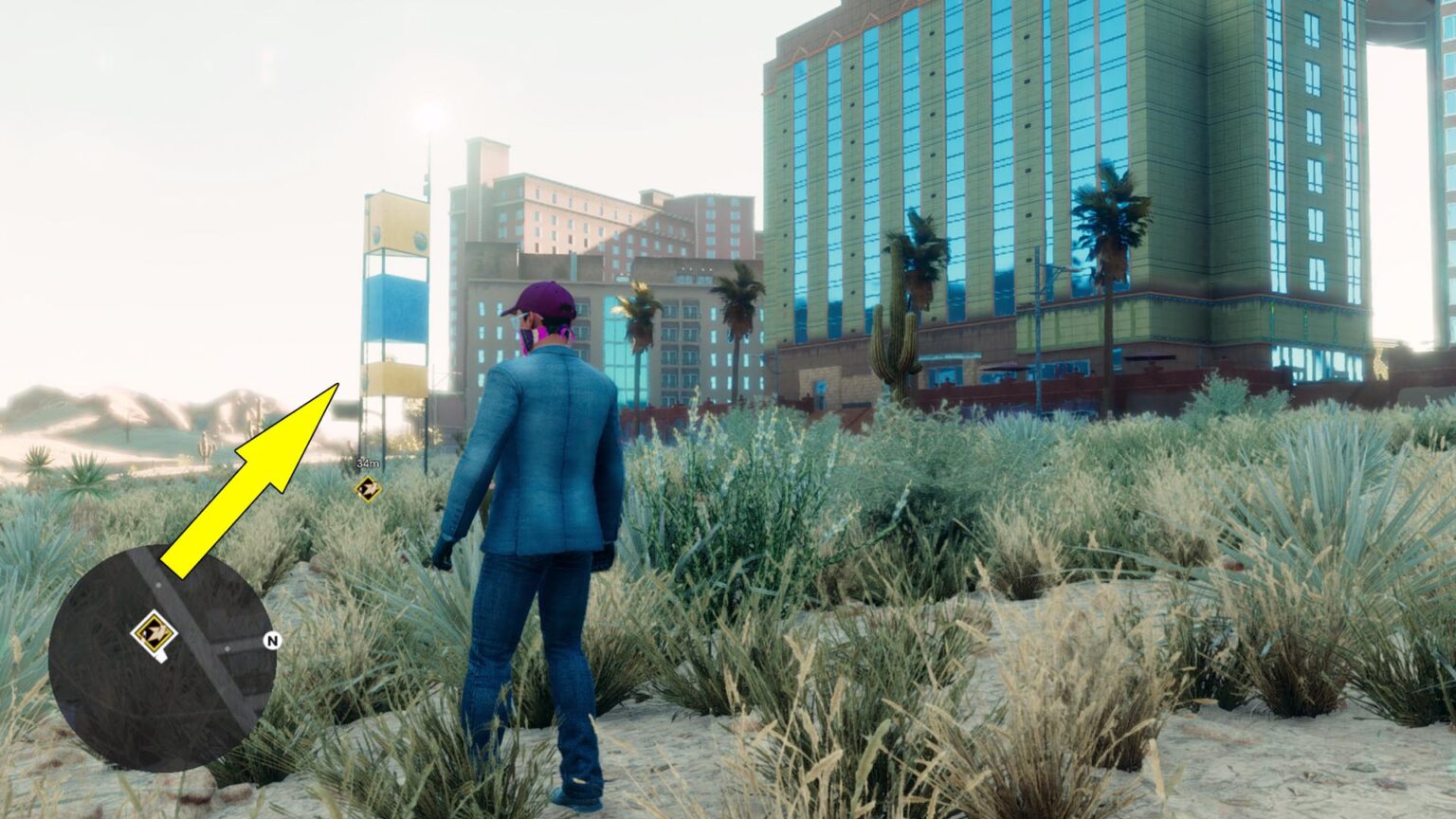Click the second road dot on the minimap

[227, 649]
